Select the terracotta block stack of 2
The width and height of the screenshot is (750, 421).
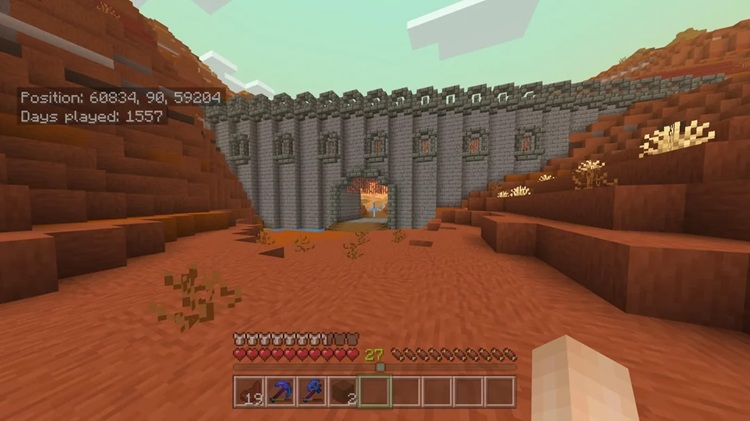[343, 391]
